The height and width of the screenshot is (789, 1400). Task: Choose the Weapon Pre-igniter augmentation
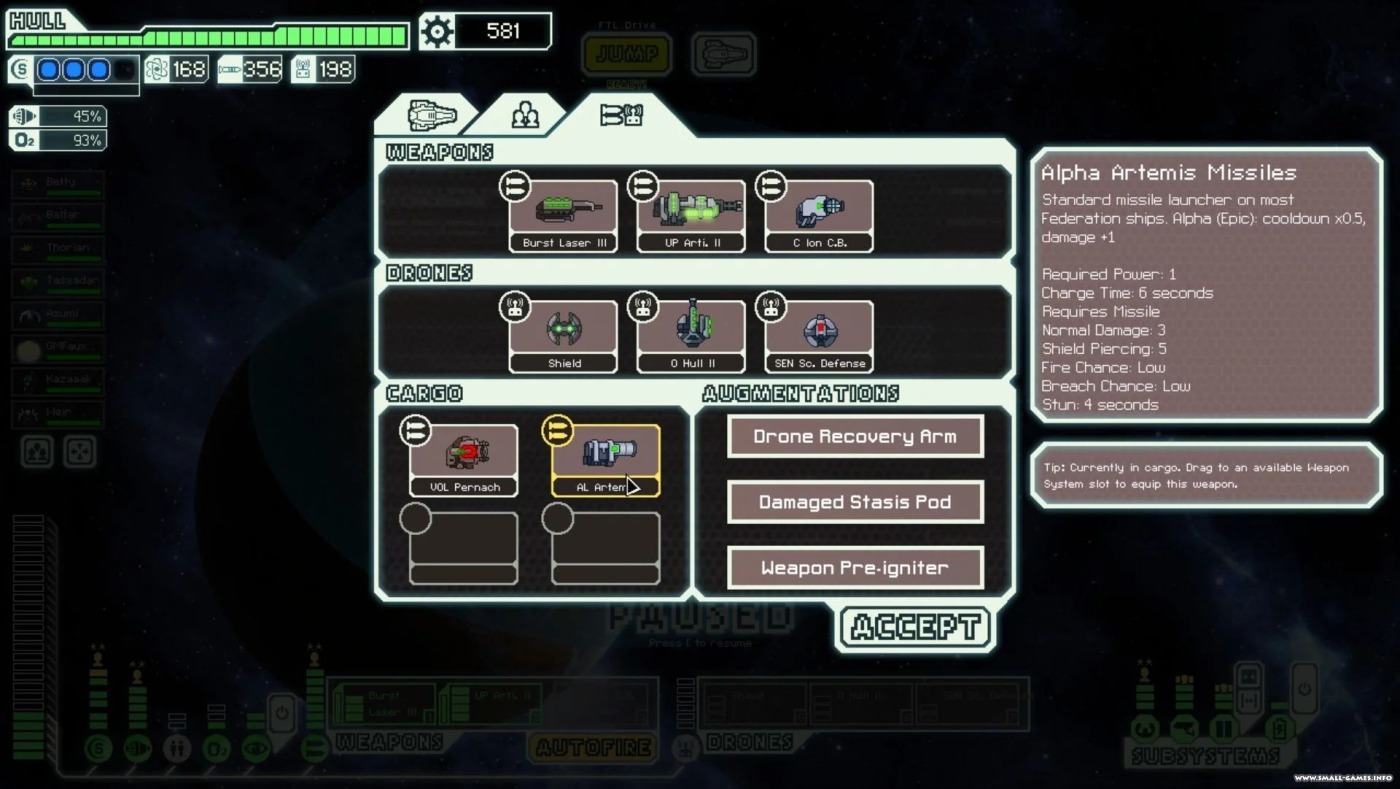coord(855,568)
